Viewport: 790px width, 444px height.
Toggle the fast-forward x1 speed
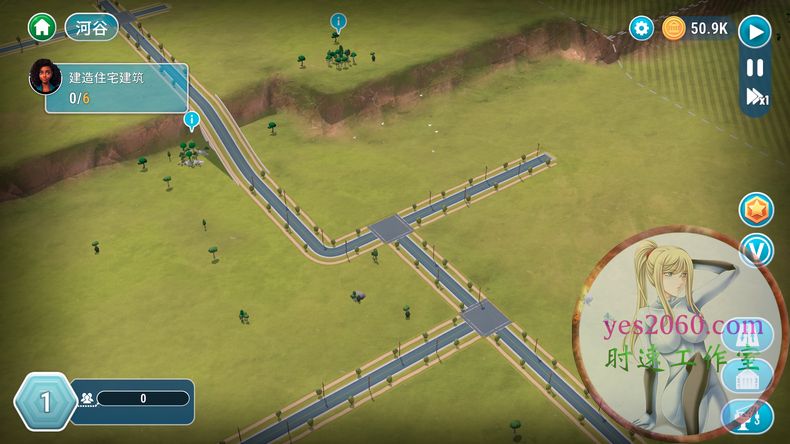tap(756, 97)
